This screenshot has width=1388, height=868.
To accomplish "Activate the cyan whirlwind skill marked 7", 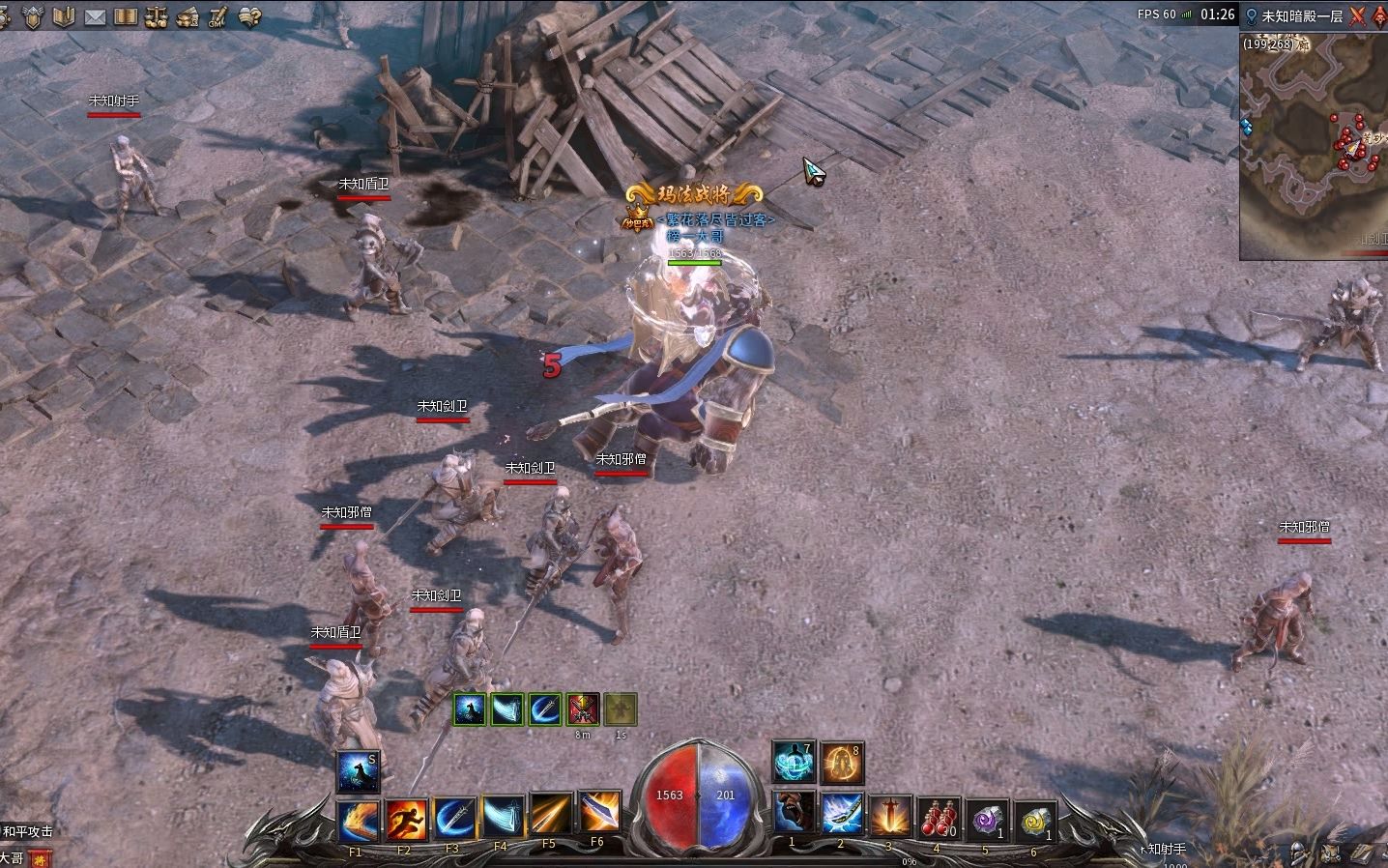I will (794, 764).
